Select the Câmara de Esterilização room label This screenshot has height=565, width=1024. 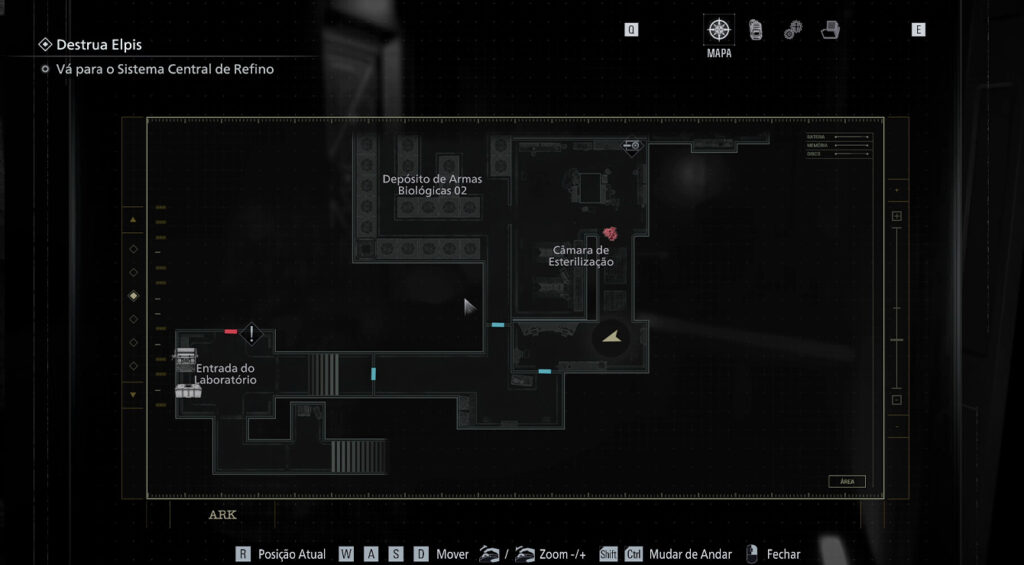pos(580,256)
